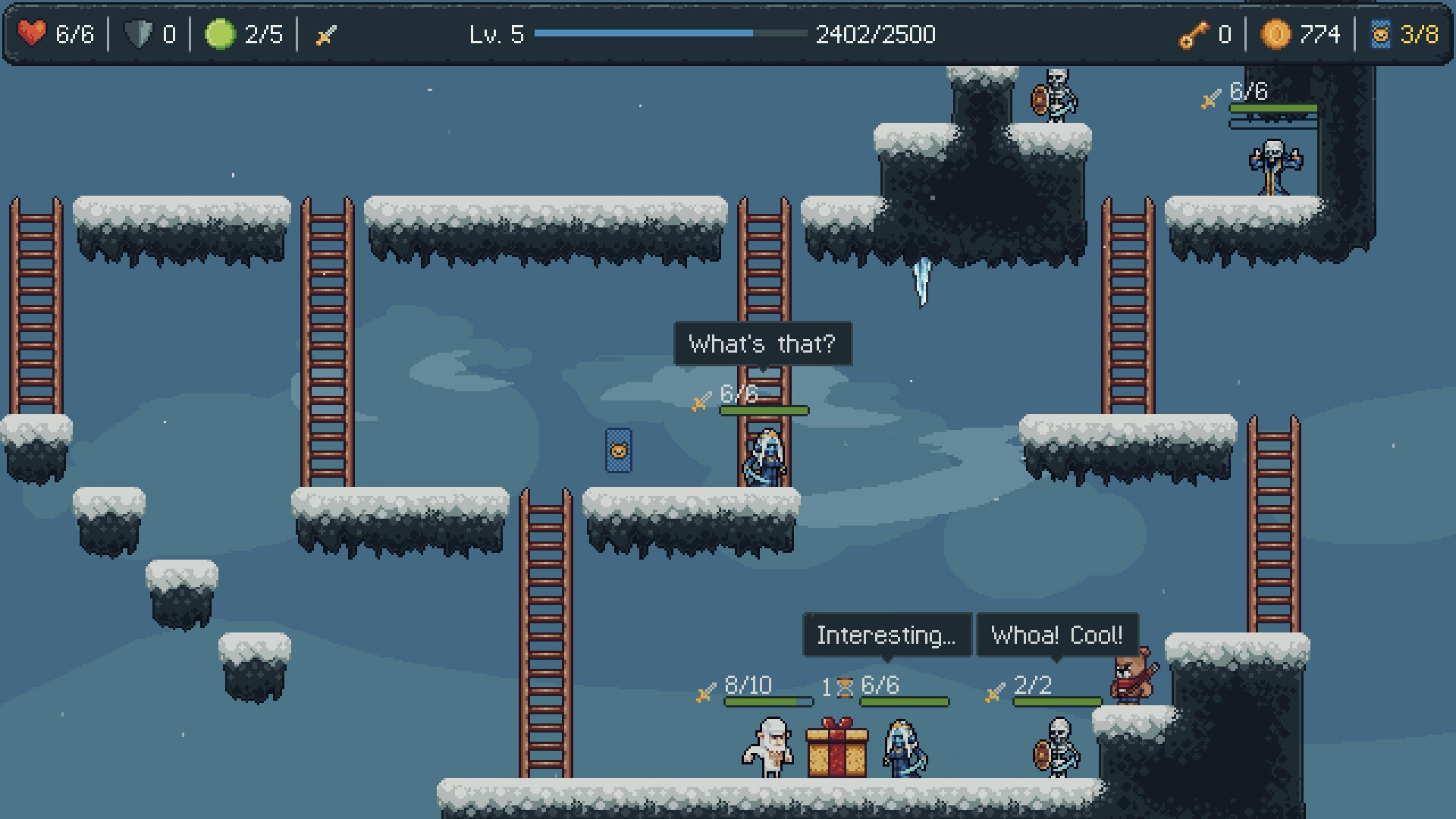Select the sword weapon icon in the top bar
The height and width of the screenshot is (819, 1456).
326,35
